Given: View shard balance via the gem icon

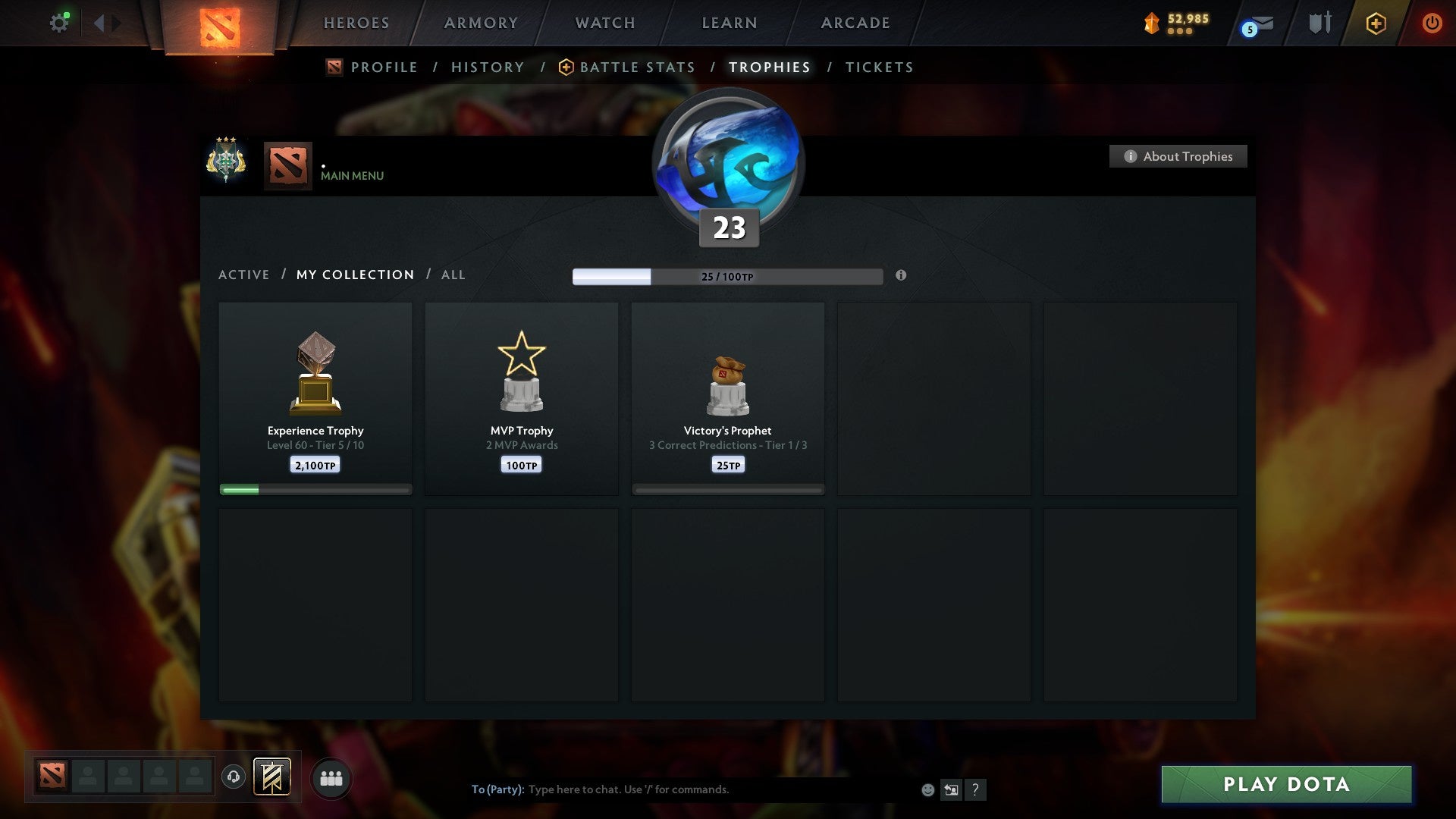Looking at the screenshot, I should [1150, 24].
